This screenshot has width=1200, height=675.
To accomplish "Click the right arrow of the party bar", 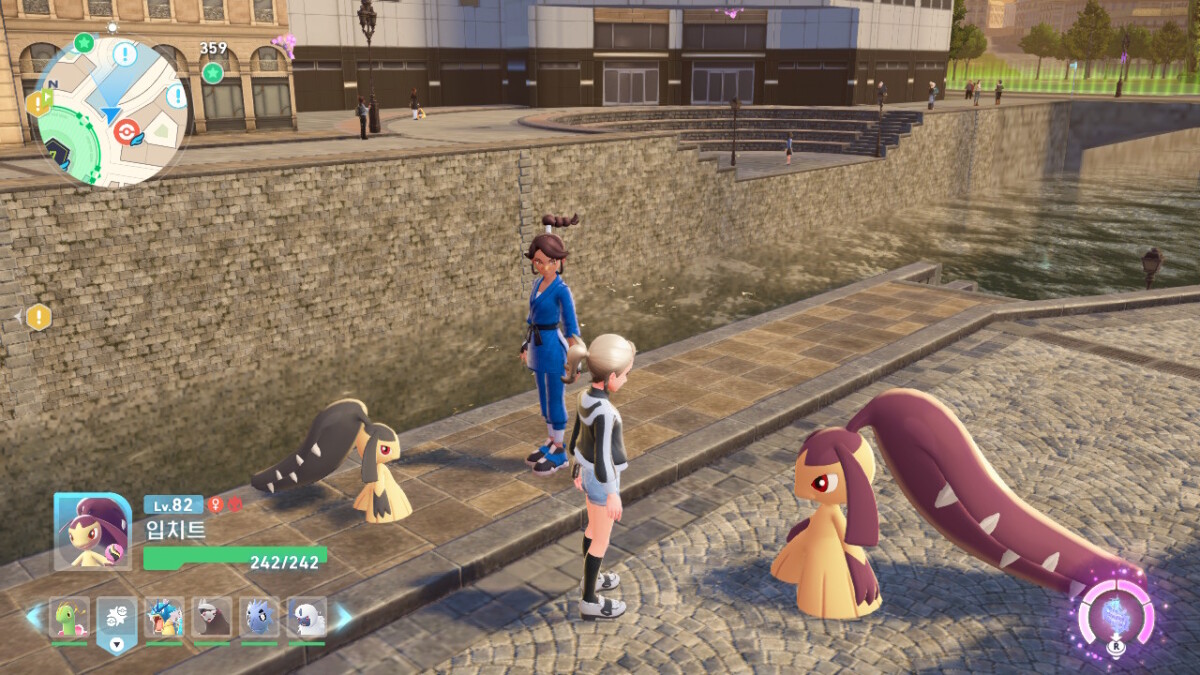I will 343,617.
